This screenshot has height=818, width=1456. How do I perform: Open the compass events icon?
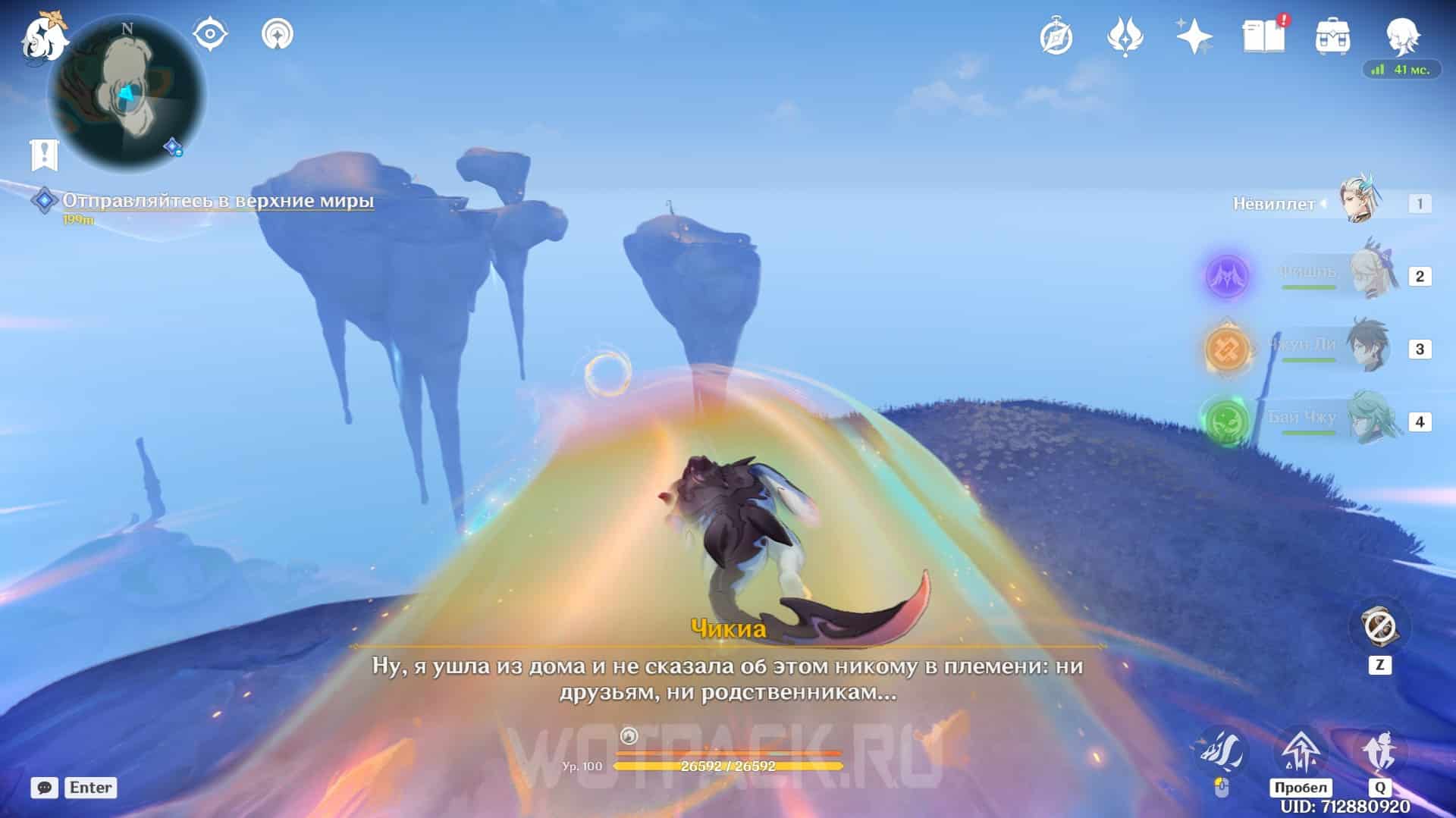tap(1056, 36)
